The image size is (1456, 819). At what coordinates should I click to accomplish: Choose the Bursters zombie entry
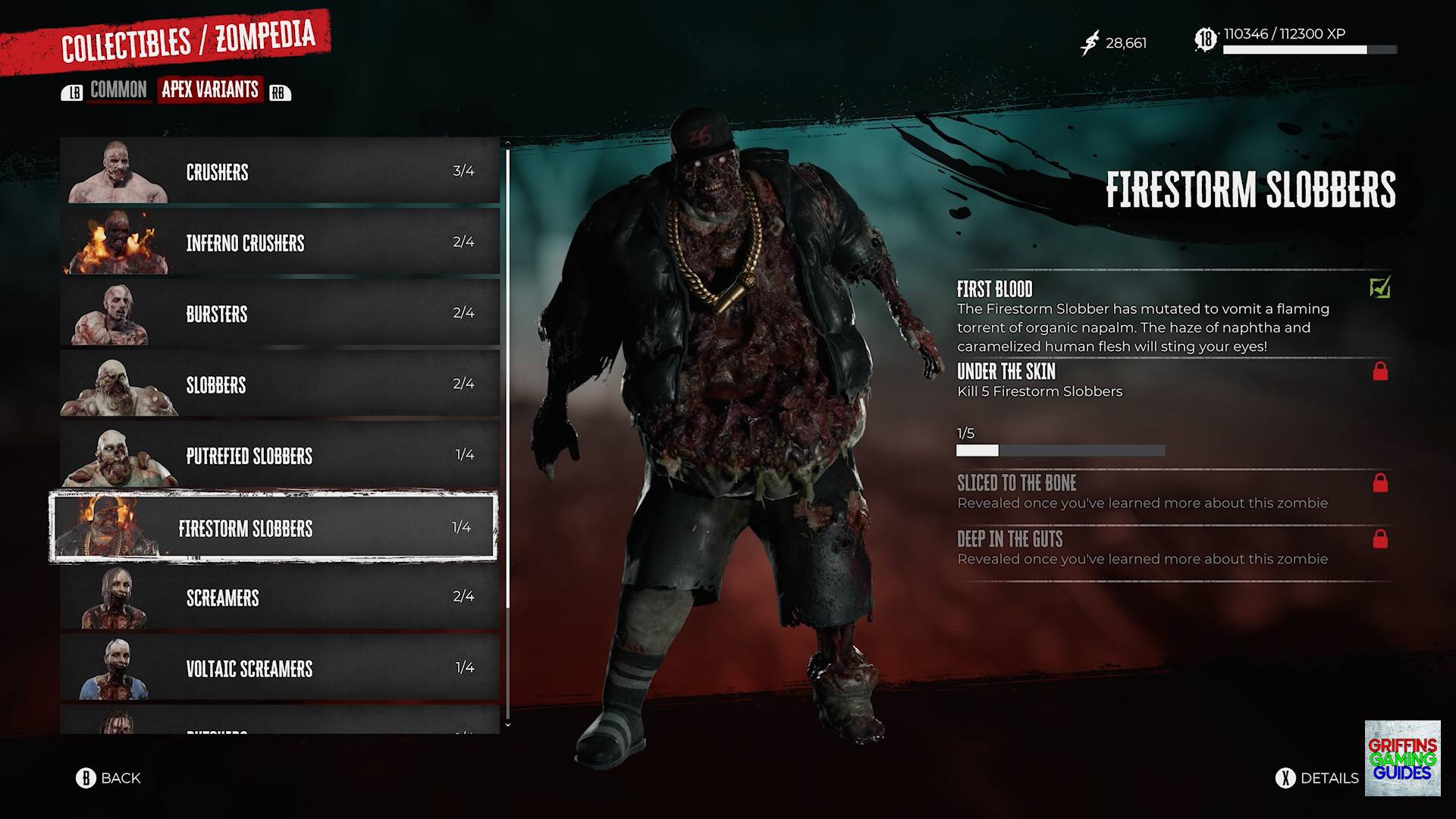point(279,313)
